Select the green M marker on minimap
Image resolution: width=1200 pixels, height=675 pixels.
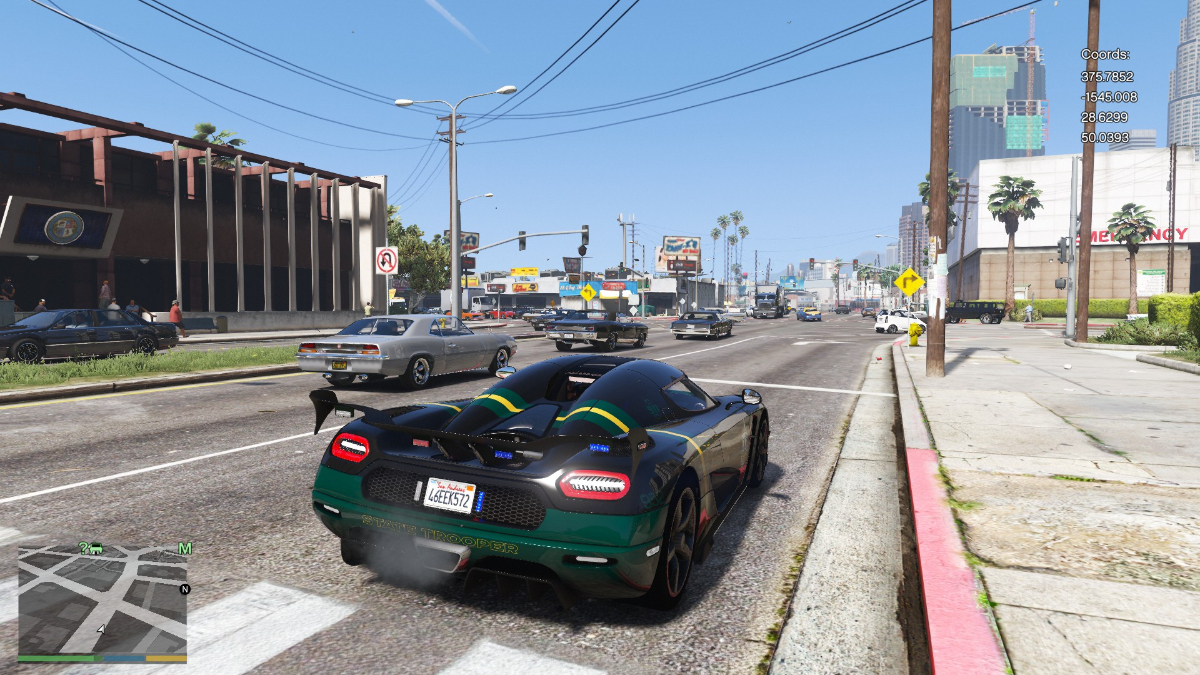coord(185,548)
